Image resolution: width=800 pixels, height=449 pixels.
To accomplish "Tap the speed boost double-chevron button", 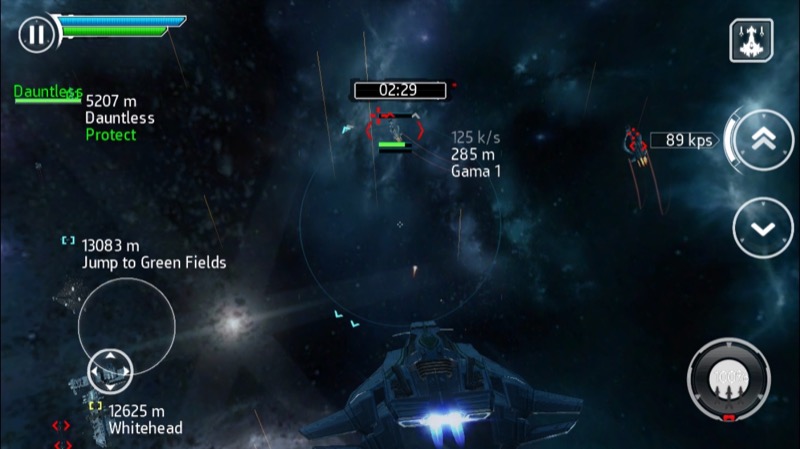I will coord(763,140).
